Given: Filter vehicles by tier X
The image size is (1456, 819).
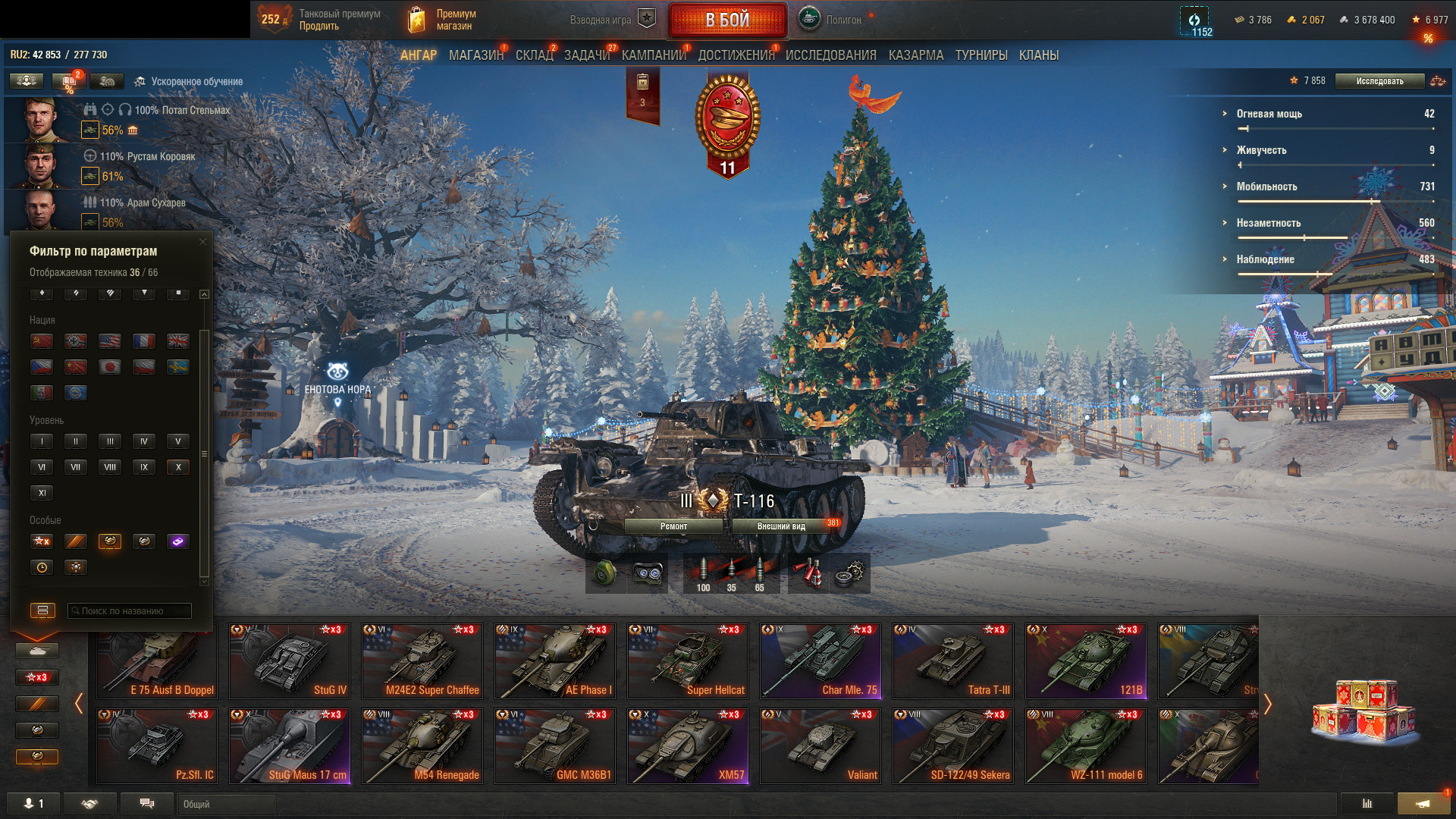Looking at the screenshot, I should [x=178, y=467].
